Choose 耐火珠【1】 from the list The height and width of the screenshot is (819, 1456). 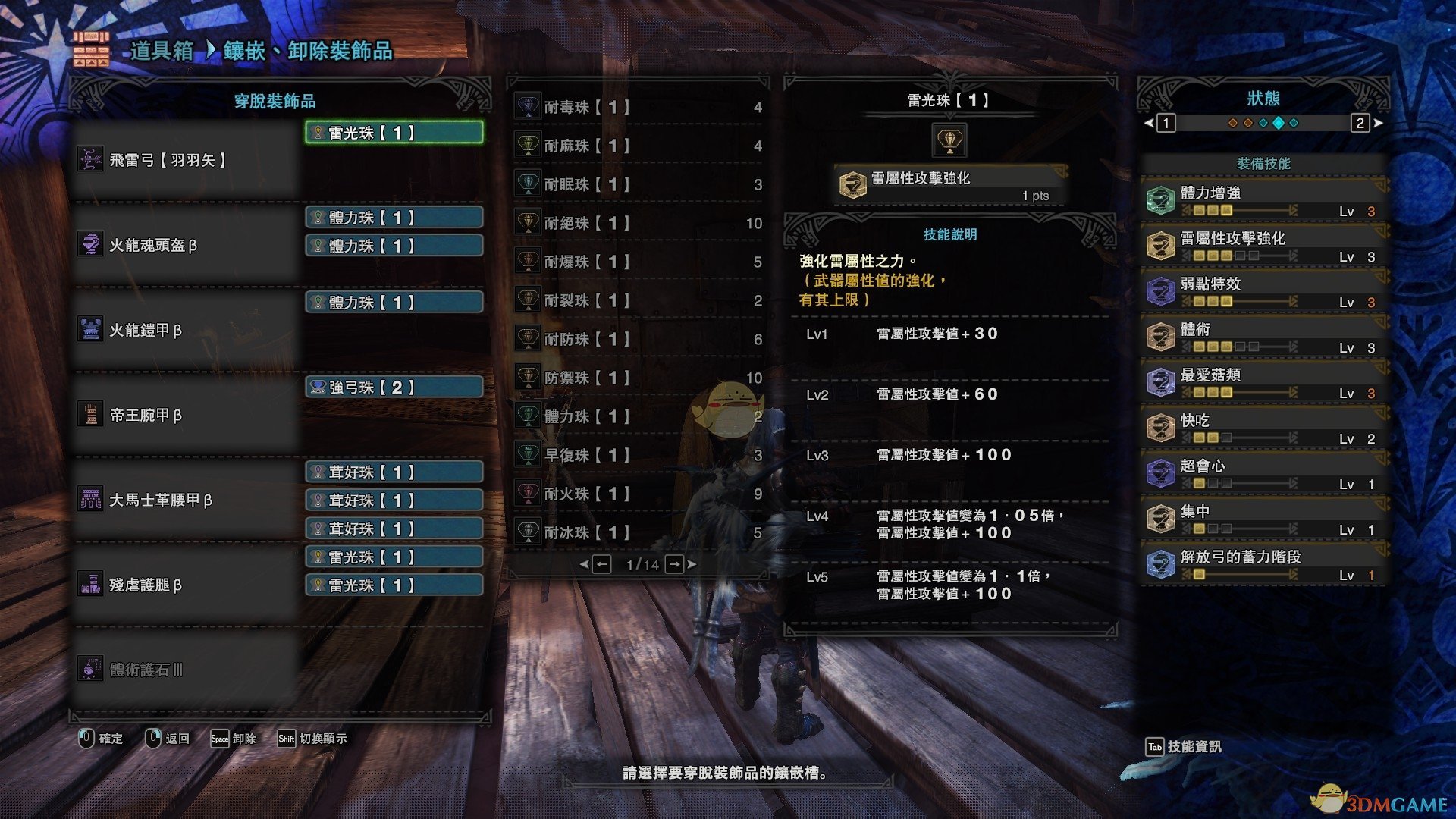tap(639, 494)
